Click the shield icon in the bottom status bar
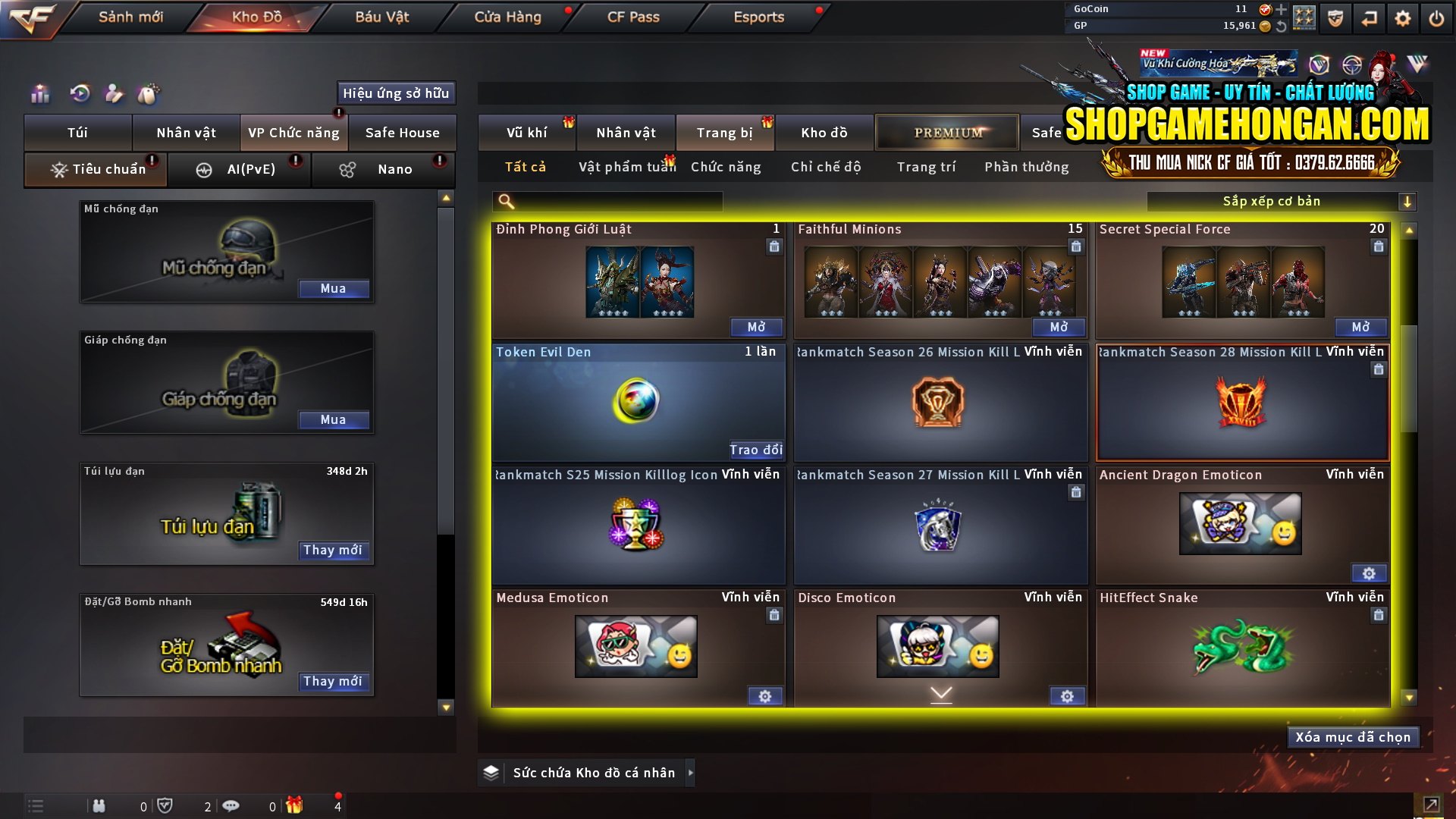1456x819 pixels. [165, 805]
